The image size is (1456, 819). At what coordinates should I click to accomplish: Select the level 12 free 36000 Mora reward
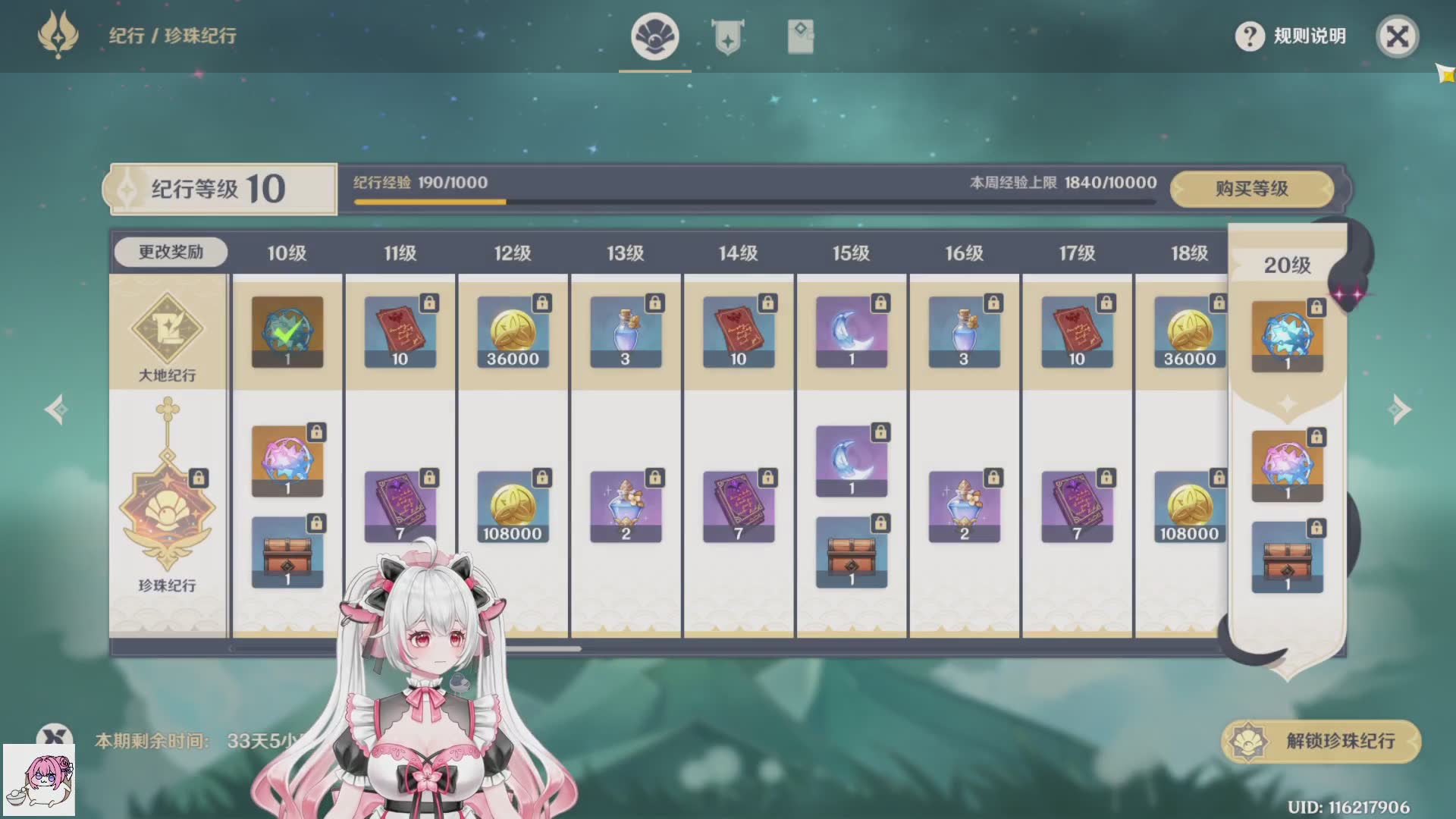click(x=513, y=332)
